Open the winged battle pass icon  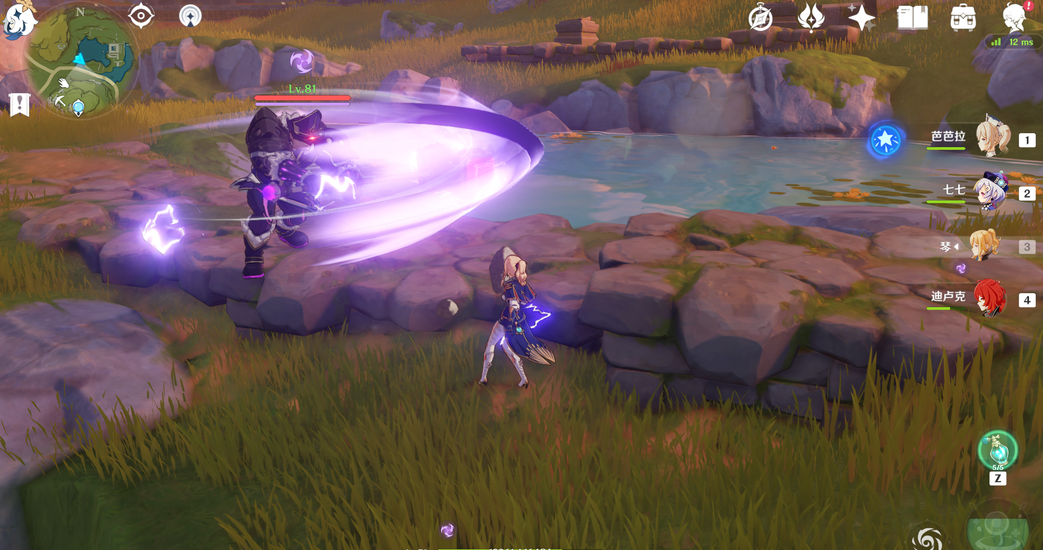[811, 17]
